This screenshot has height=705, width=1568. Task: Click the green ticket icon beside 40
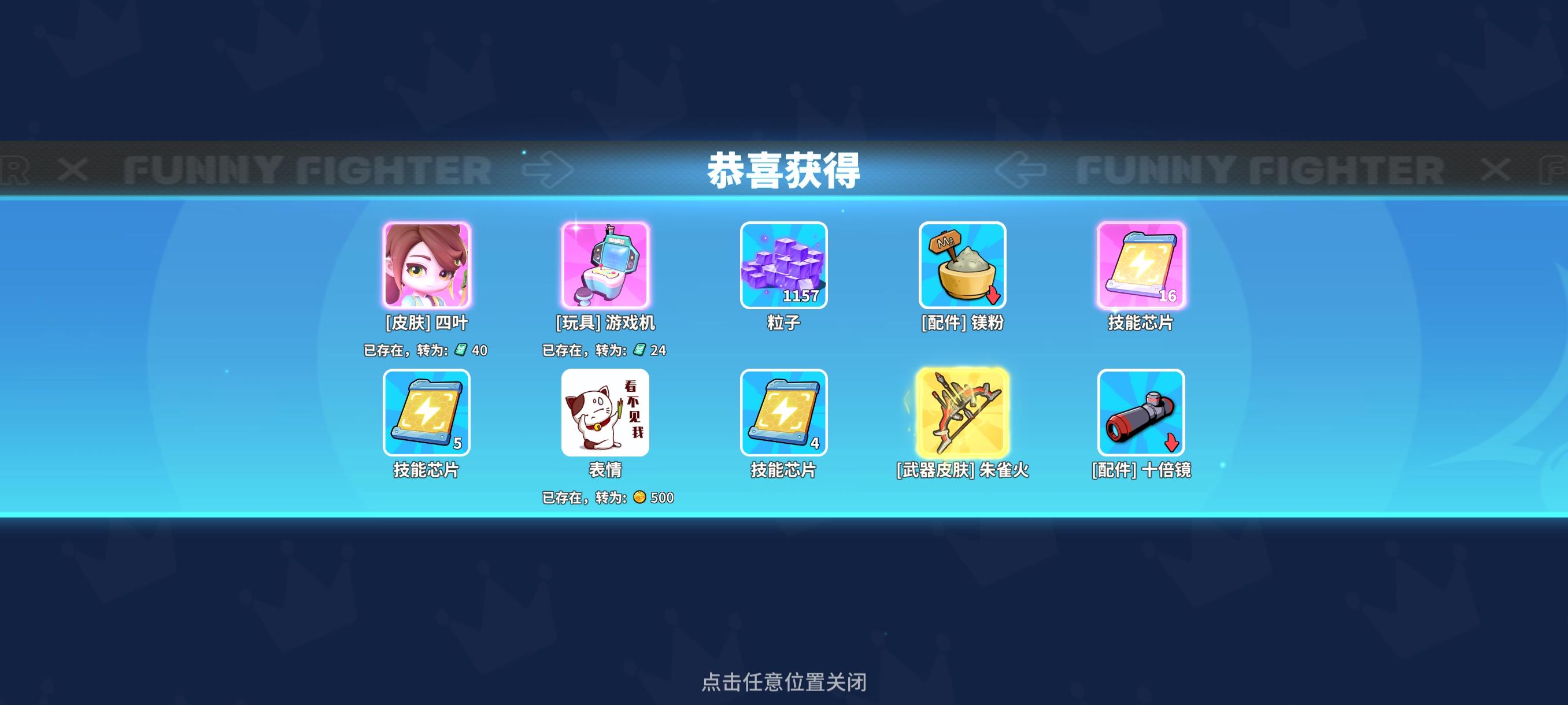coord(461,351)
